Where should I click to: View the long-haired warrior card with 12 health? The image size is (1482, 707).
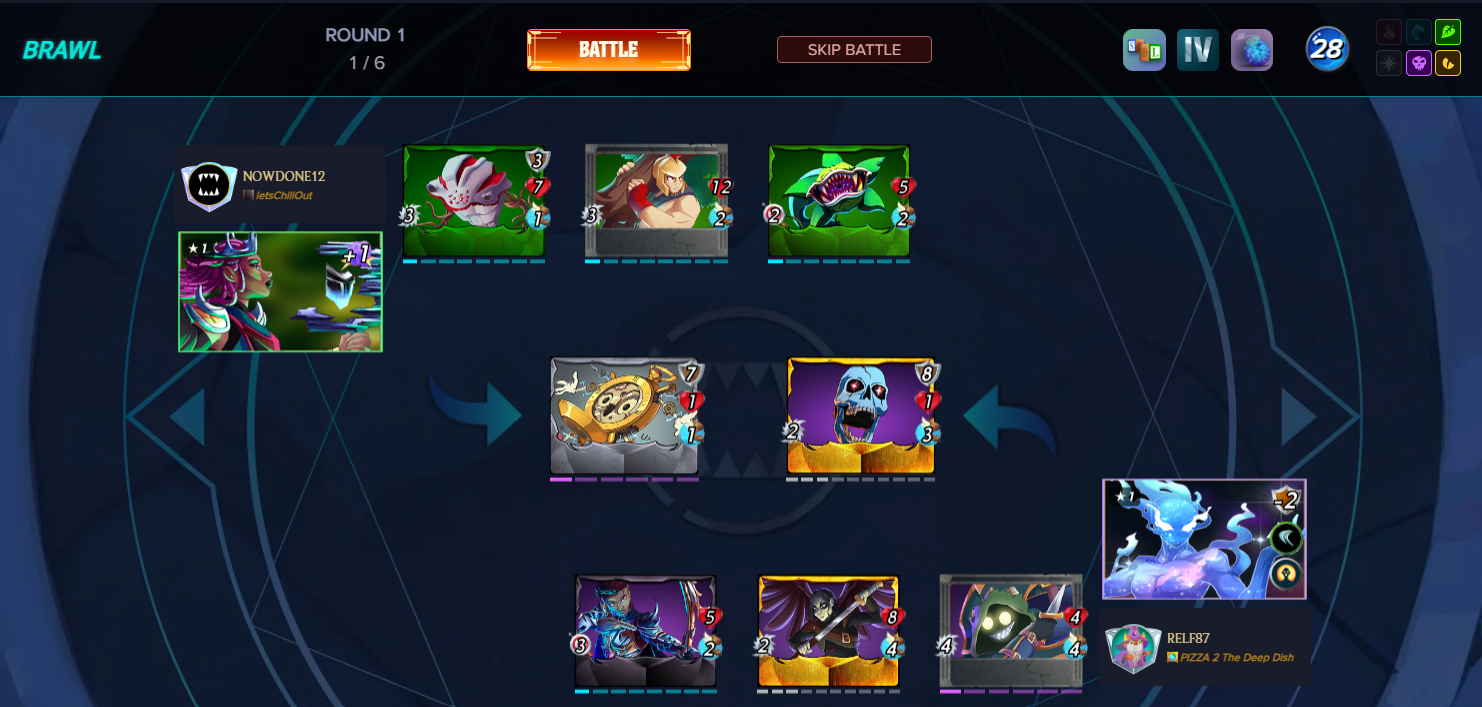coord(656,201)
